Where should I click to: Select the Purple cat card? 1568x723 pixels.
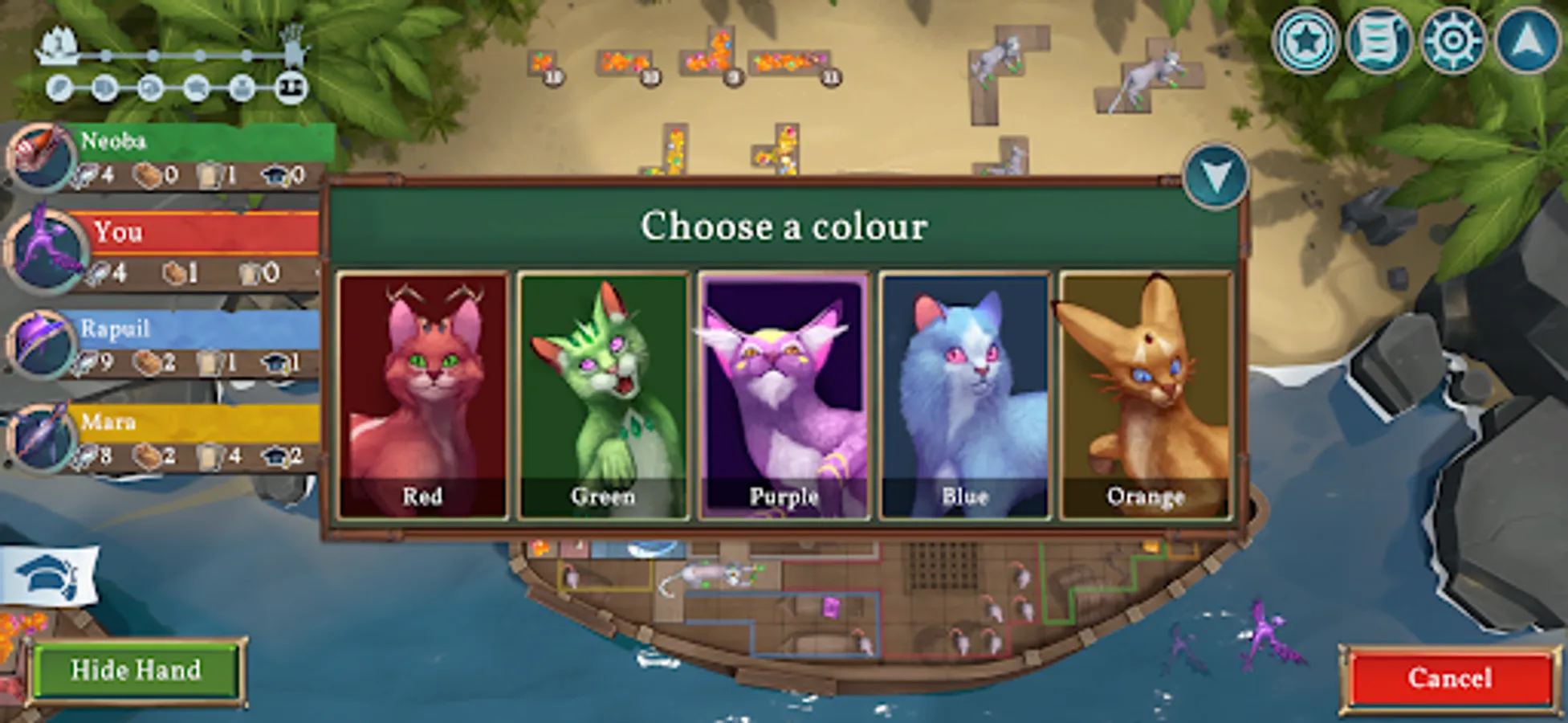784,391
